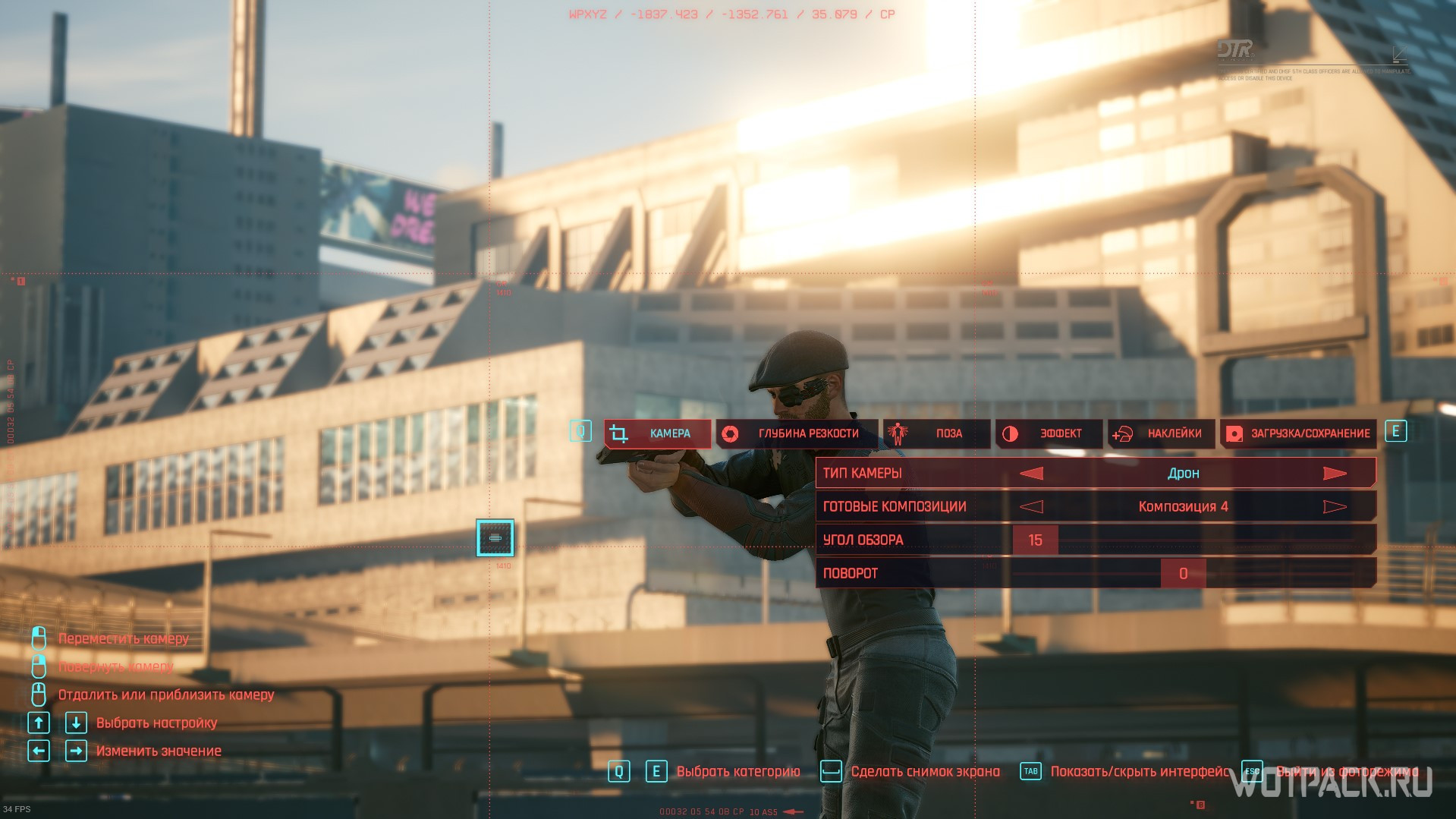Switch to the Наклейки tab

[1161, 433]
